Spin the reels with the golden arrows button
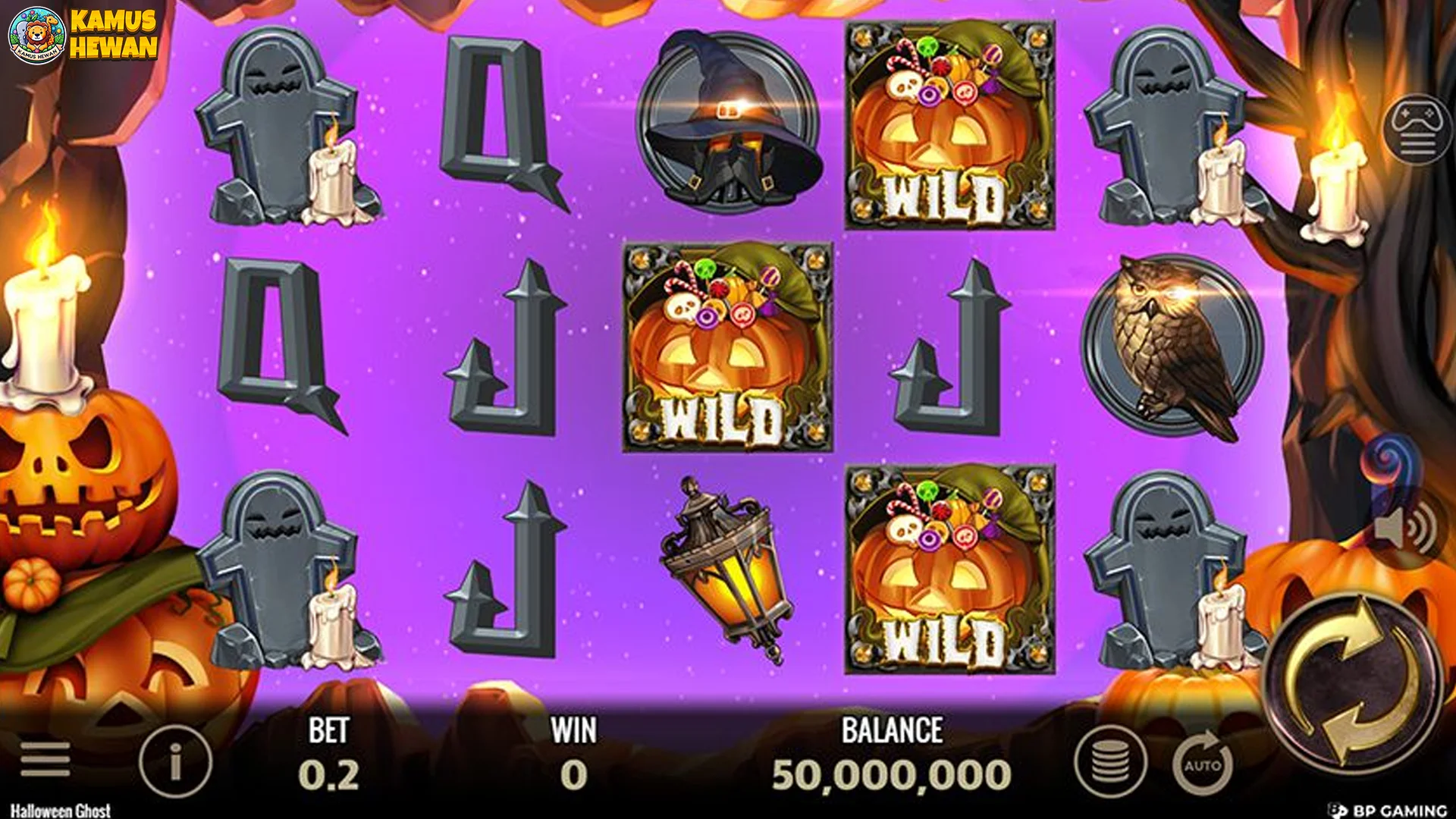The width and height of the screenshot is (1456, 819). (x=1355, y=682)
